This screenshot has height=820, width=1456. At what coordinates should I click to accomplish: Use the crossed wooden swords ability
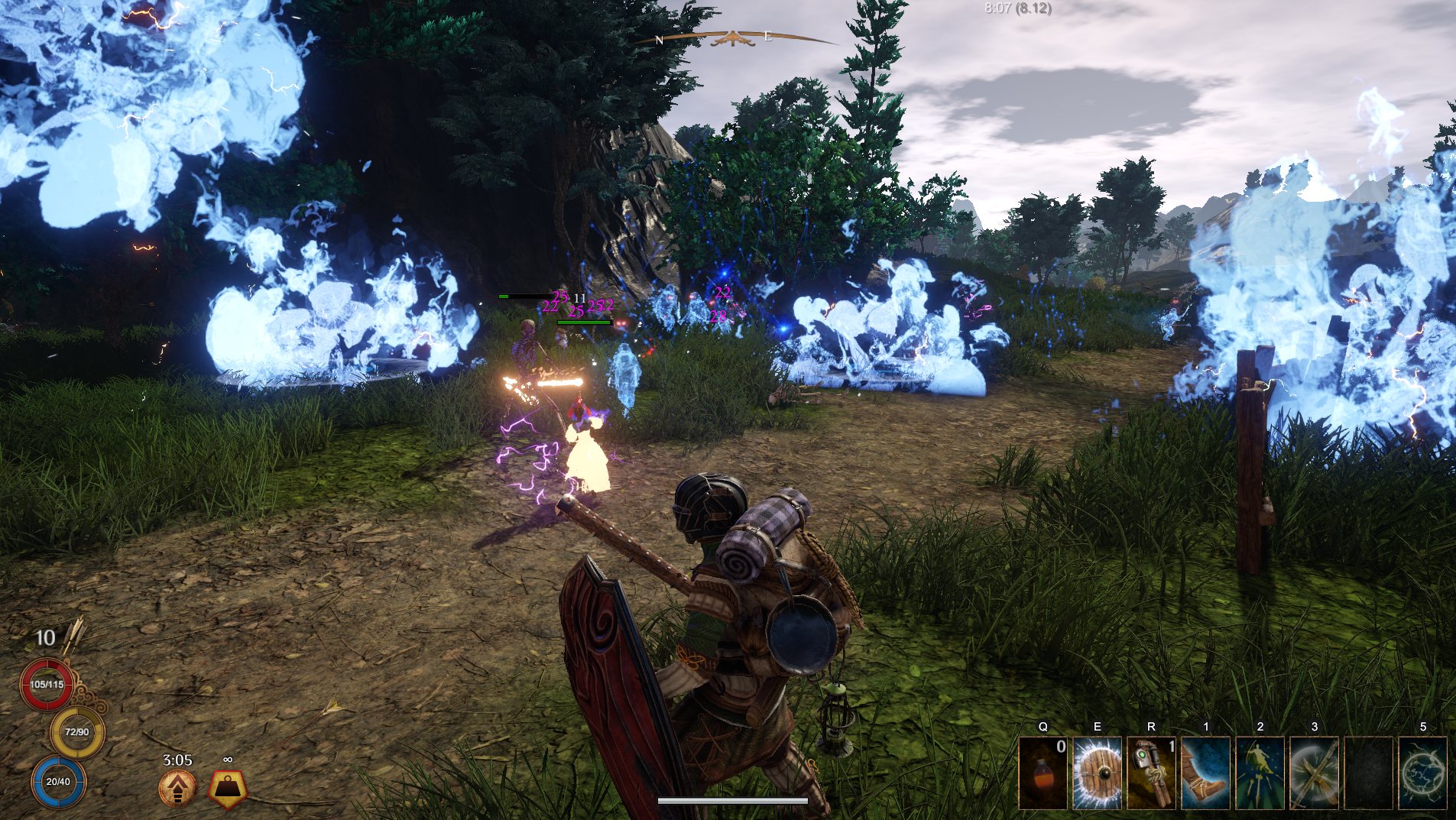1314,773
